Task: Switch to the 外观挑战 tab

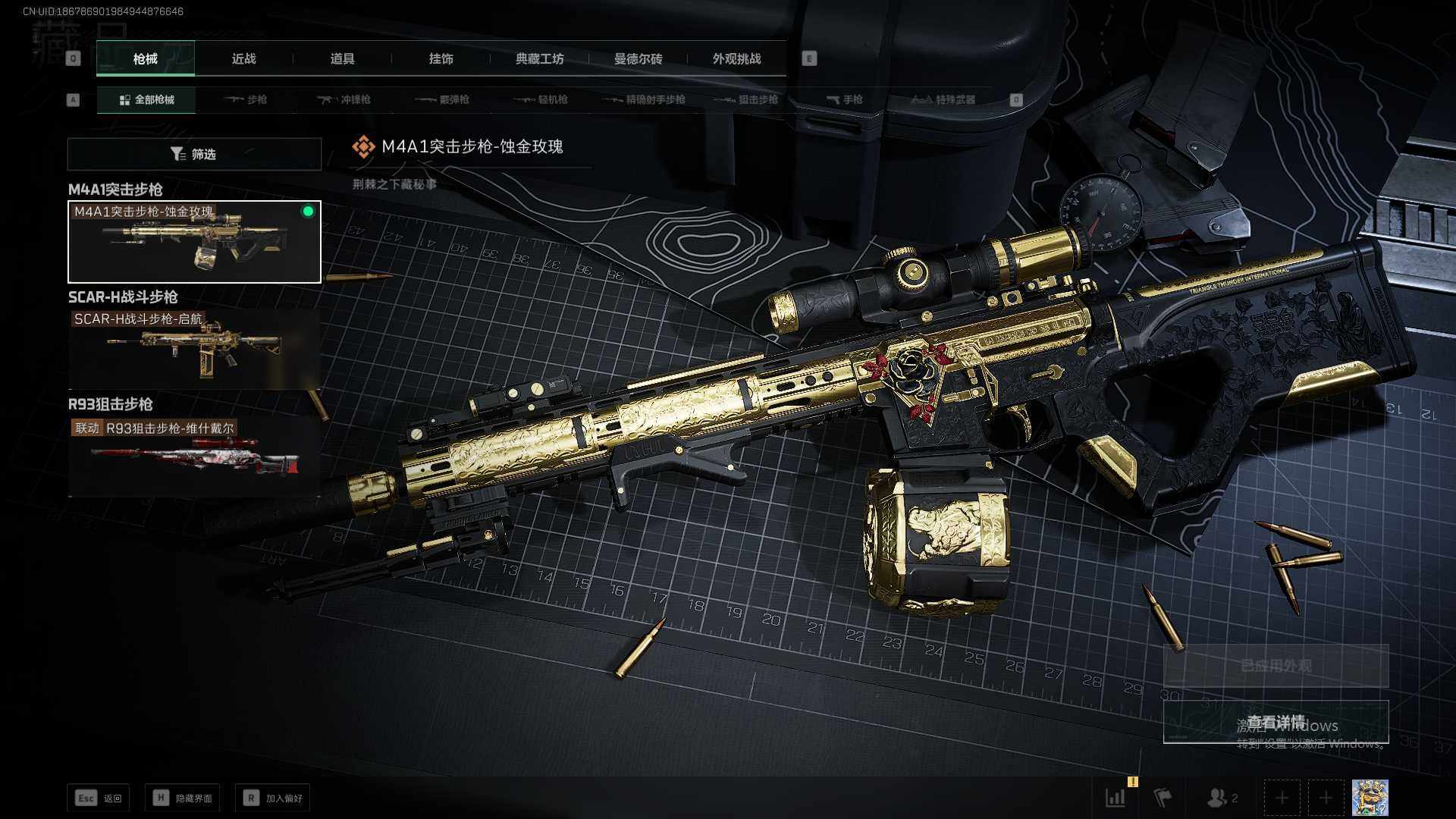Action: pos(736,58)
